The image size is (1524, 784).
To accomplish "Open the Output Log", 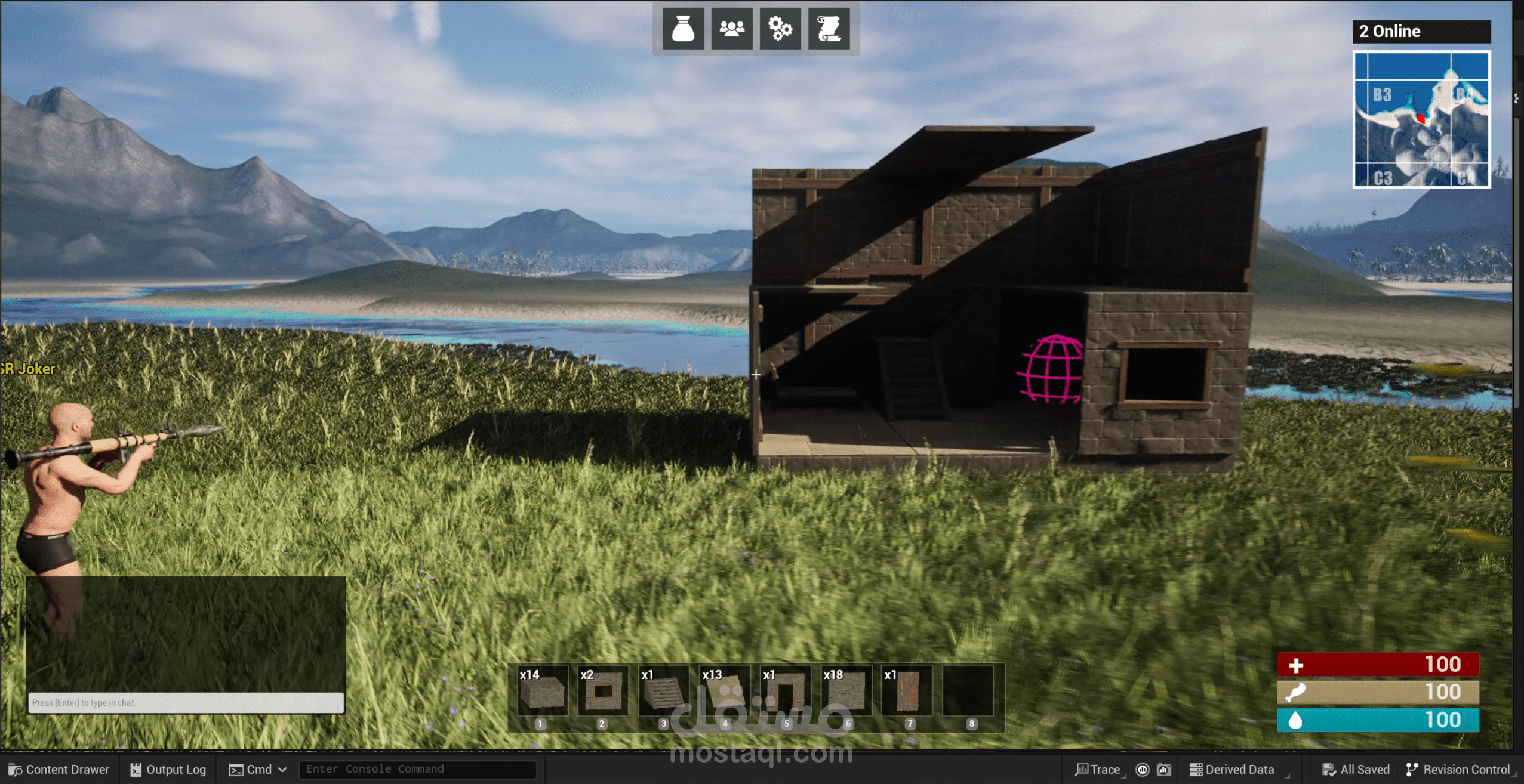I will [168, 770].
